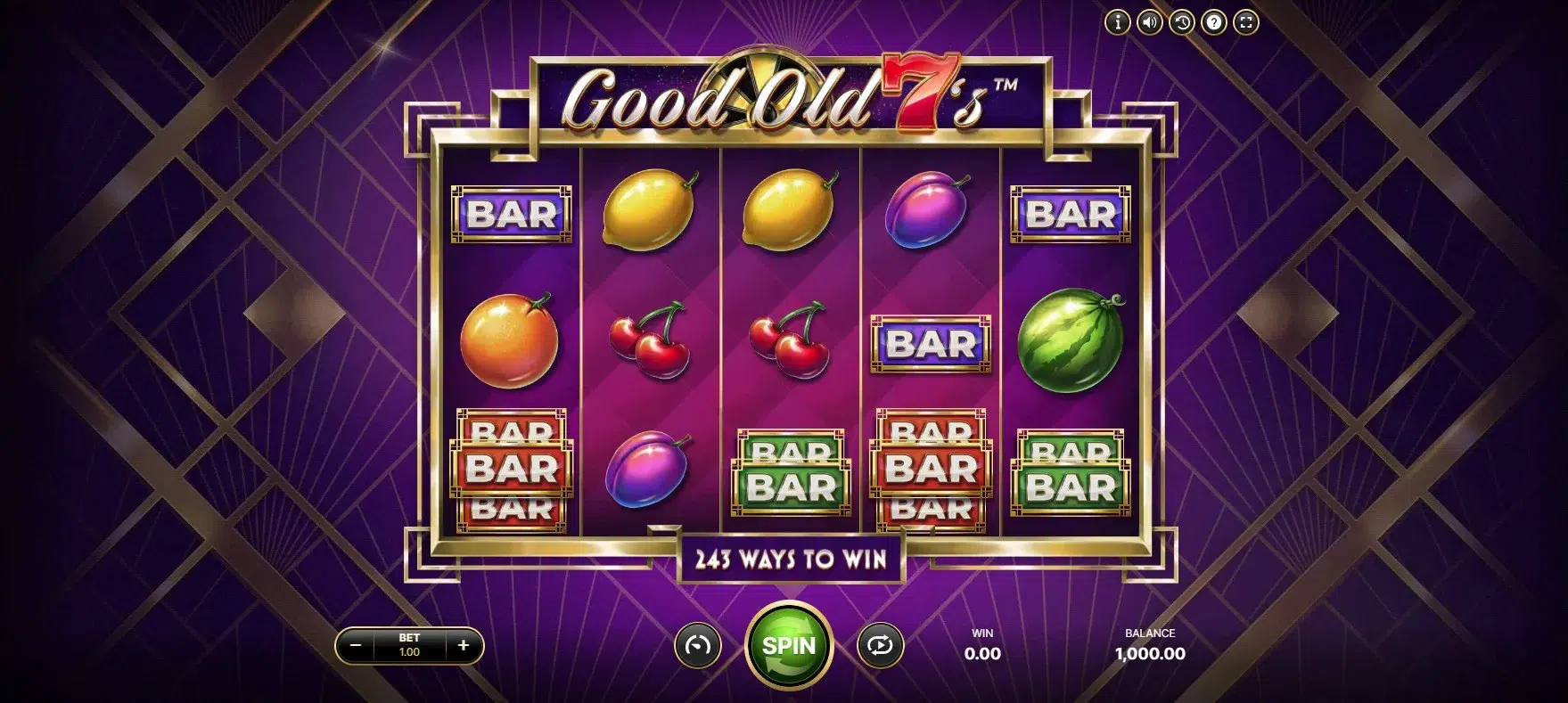Mute sound with the speaker icon
Viewport: 1568px width, 703px height.
point(1150,22)
